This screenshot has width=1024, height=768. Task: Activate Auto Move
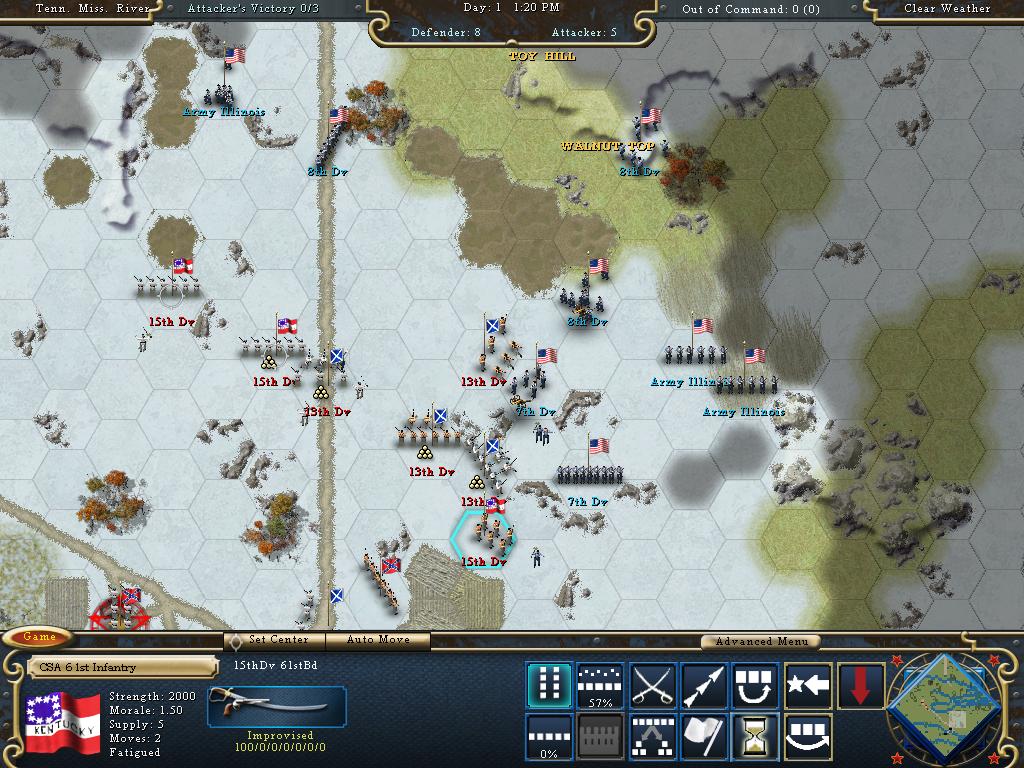pos(379,640)
